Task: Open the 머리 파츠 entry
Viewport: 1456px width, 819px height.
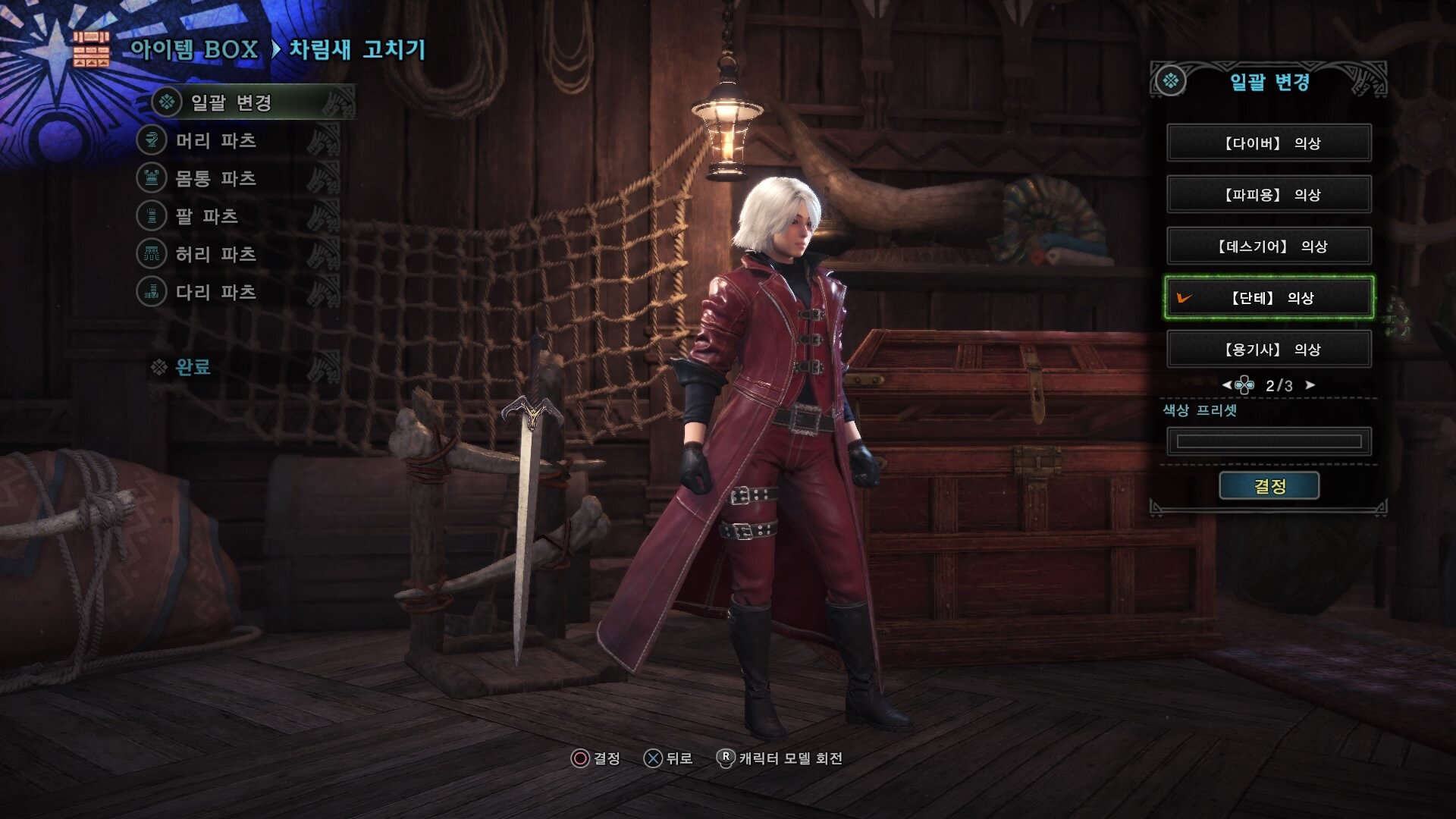Action: click(x=216, y=140)
